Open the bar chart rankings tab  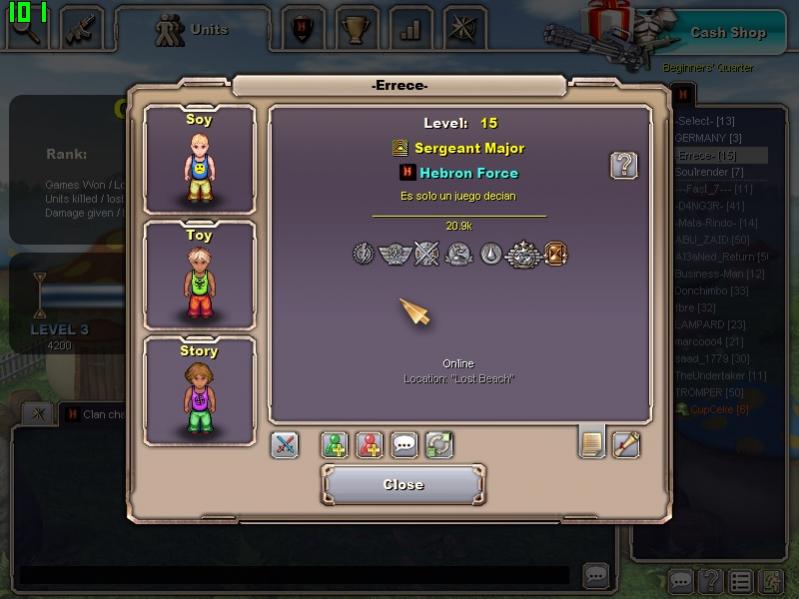[410, 30]
